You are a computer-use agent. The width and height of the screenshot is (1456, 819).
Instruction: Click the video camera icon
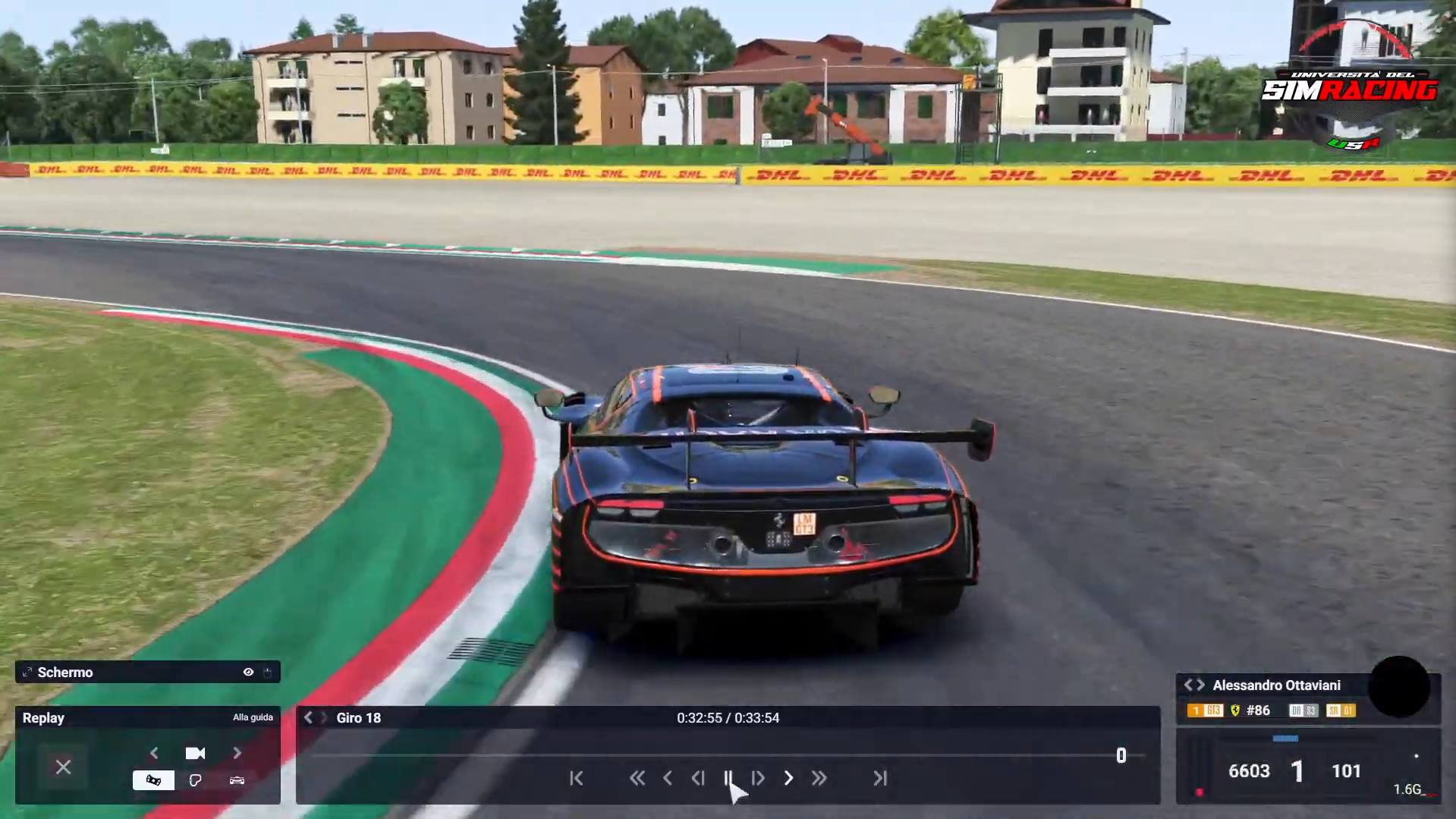pos(195,753)
